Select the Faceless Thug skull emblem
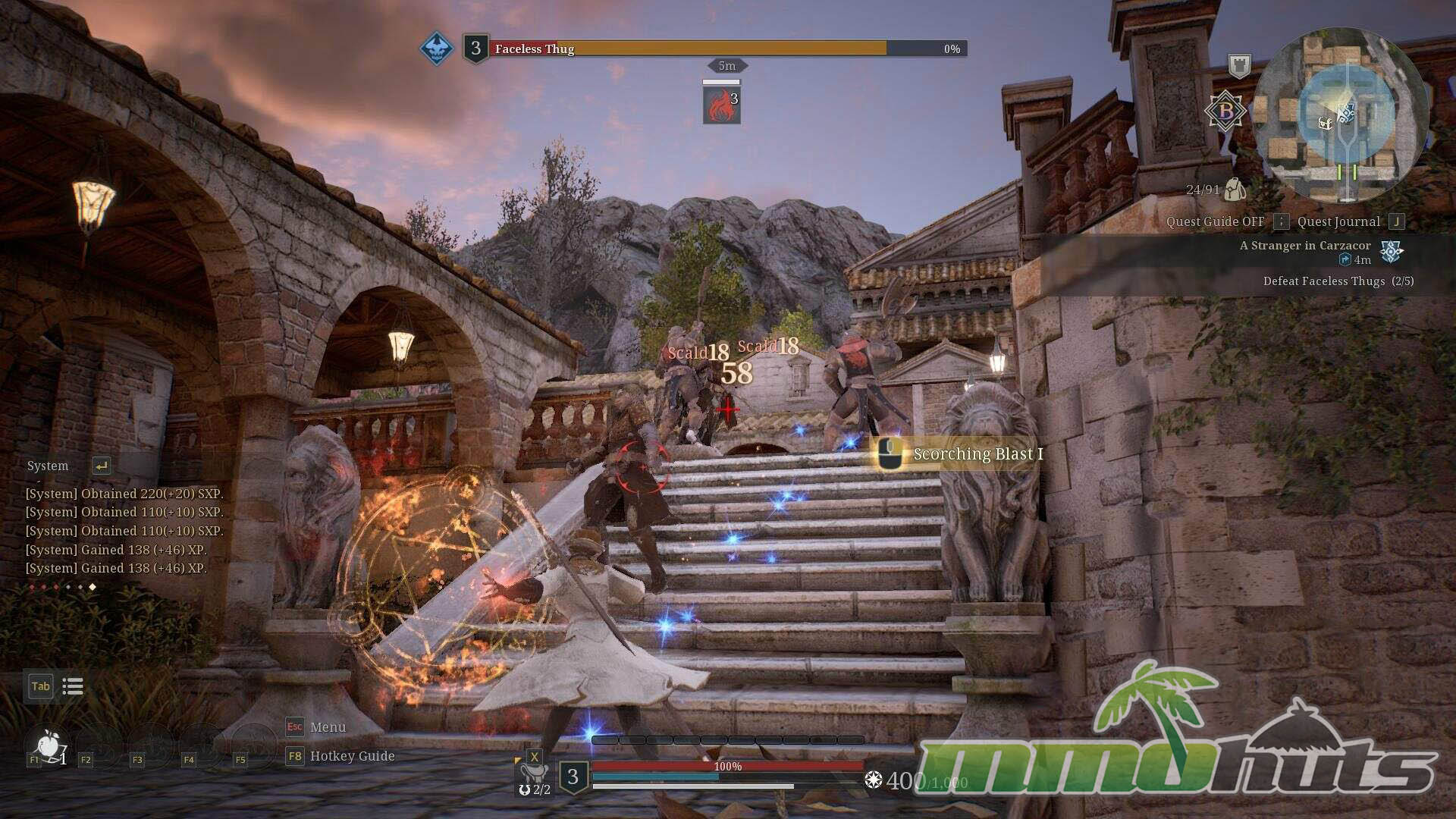The width and height of the screenshot is (1456, 819). pyautogui.click(x=437, y=49)
